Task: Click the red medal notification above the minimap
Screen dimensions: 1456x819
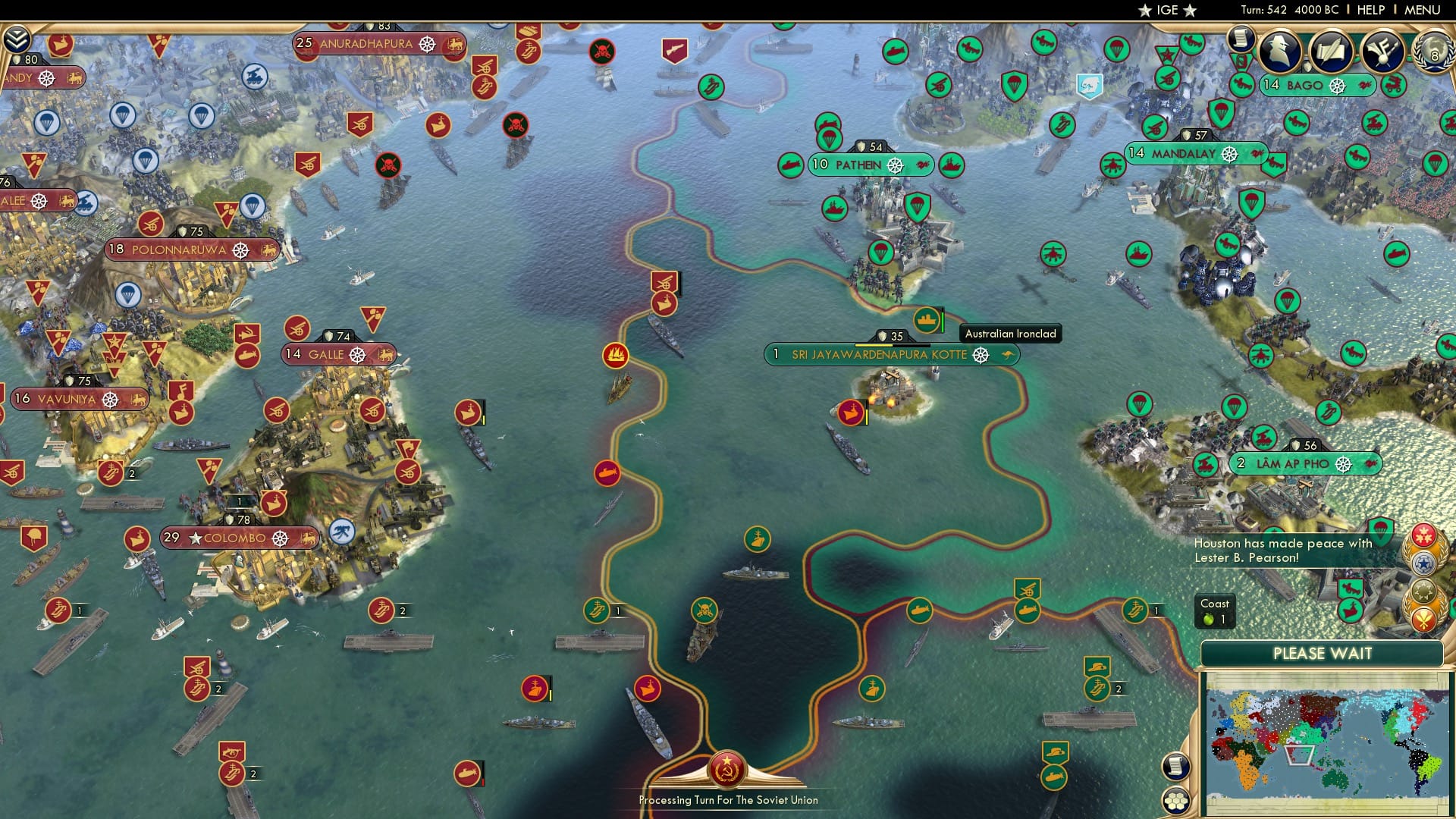Action: 1424,535
